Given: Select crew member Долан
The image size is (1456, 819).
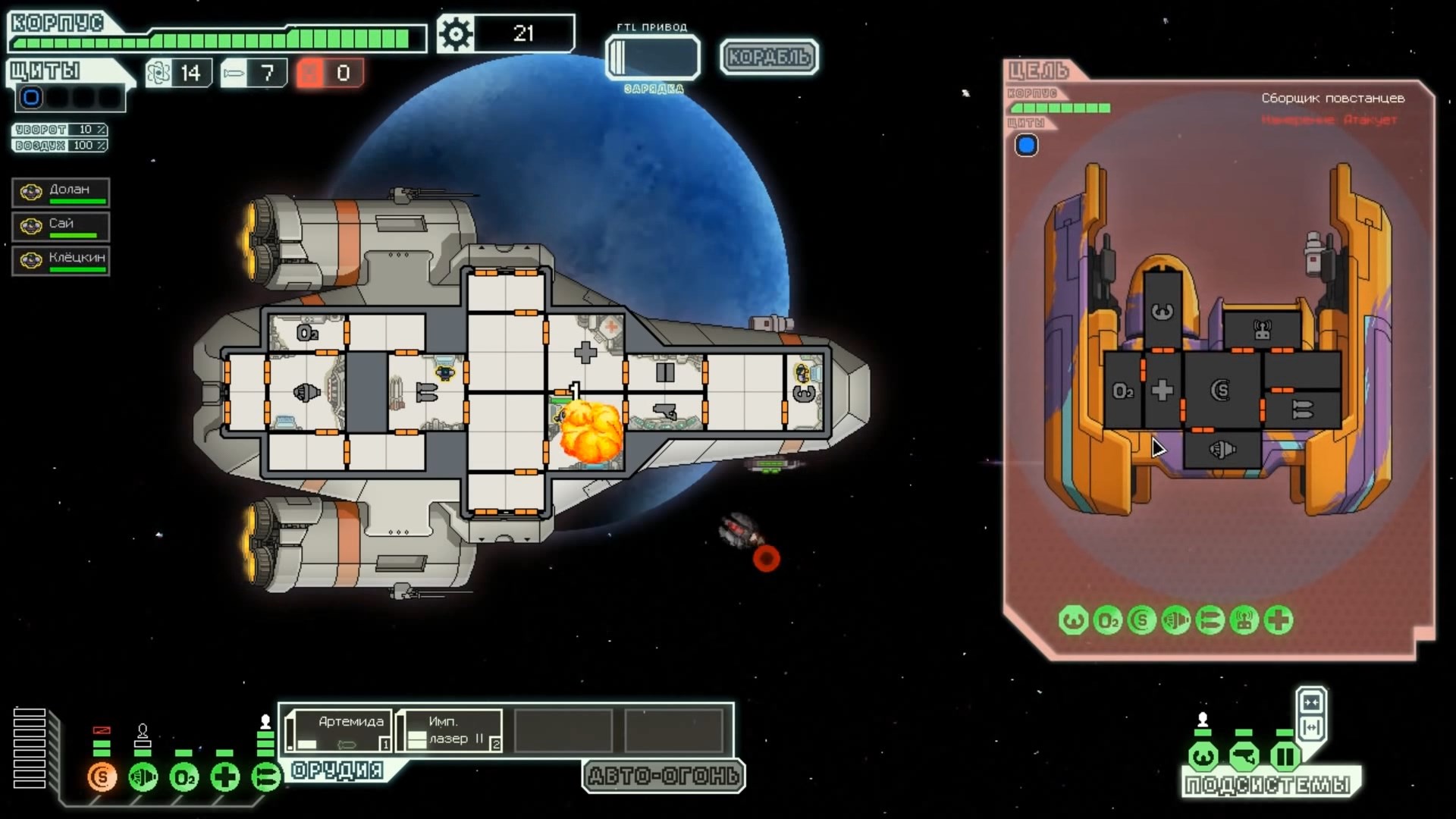Looking at the screenshot, I should tap(61, 193).
